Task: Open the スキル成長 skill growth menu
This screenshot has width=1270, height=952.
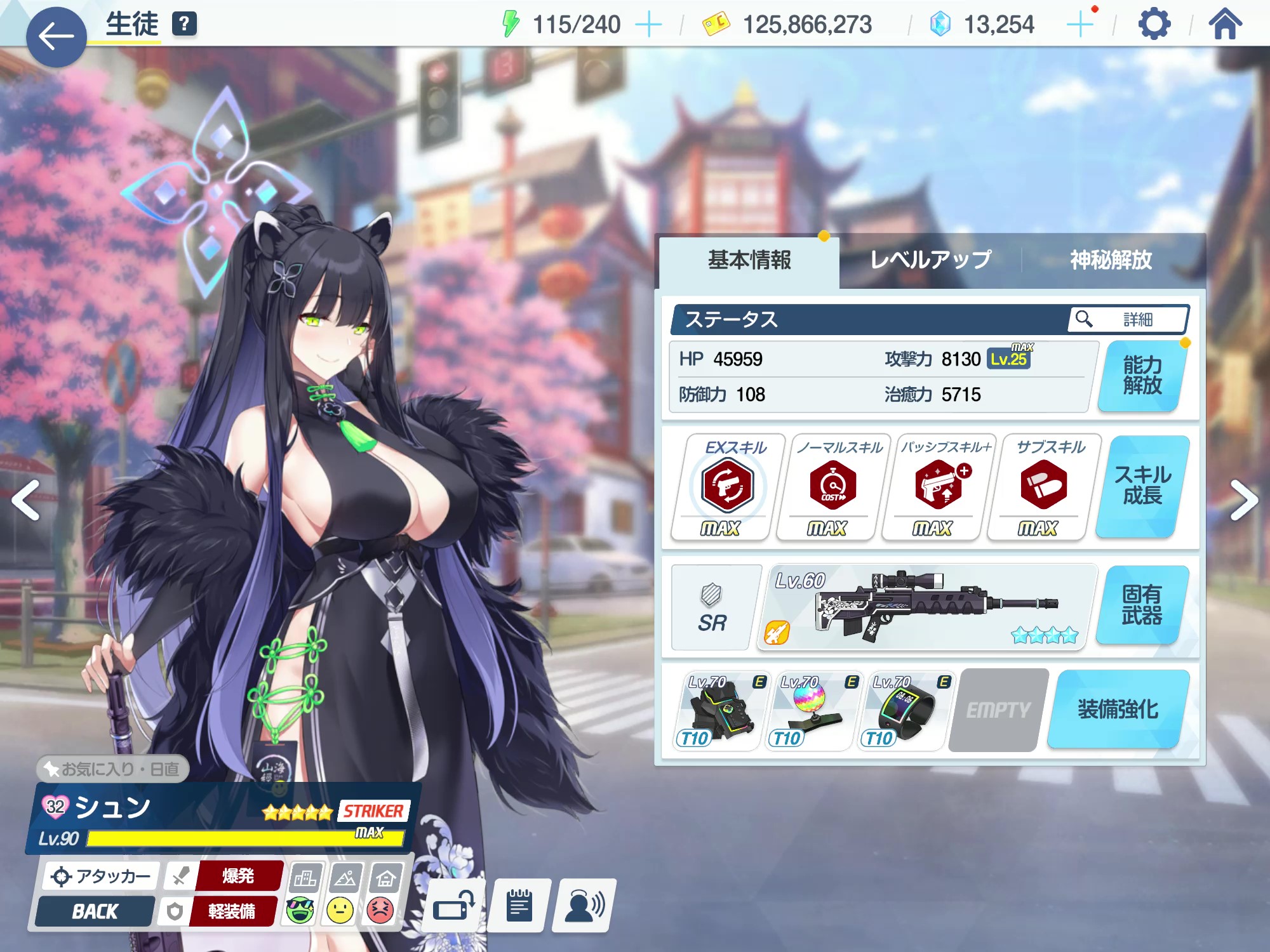Action: point(1142,486)
